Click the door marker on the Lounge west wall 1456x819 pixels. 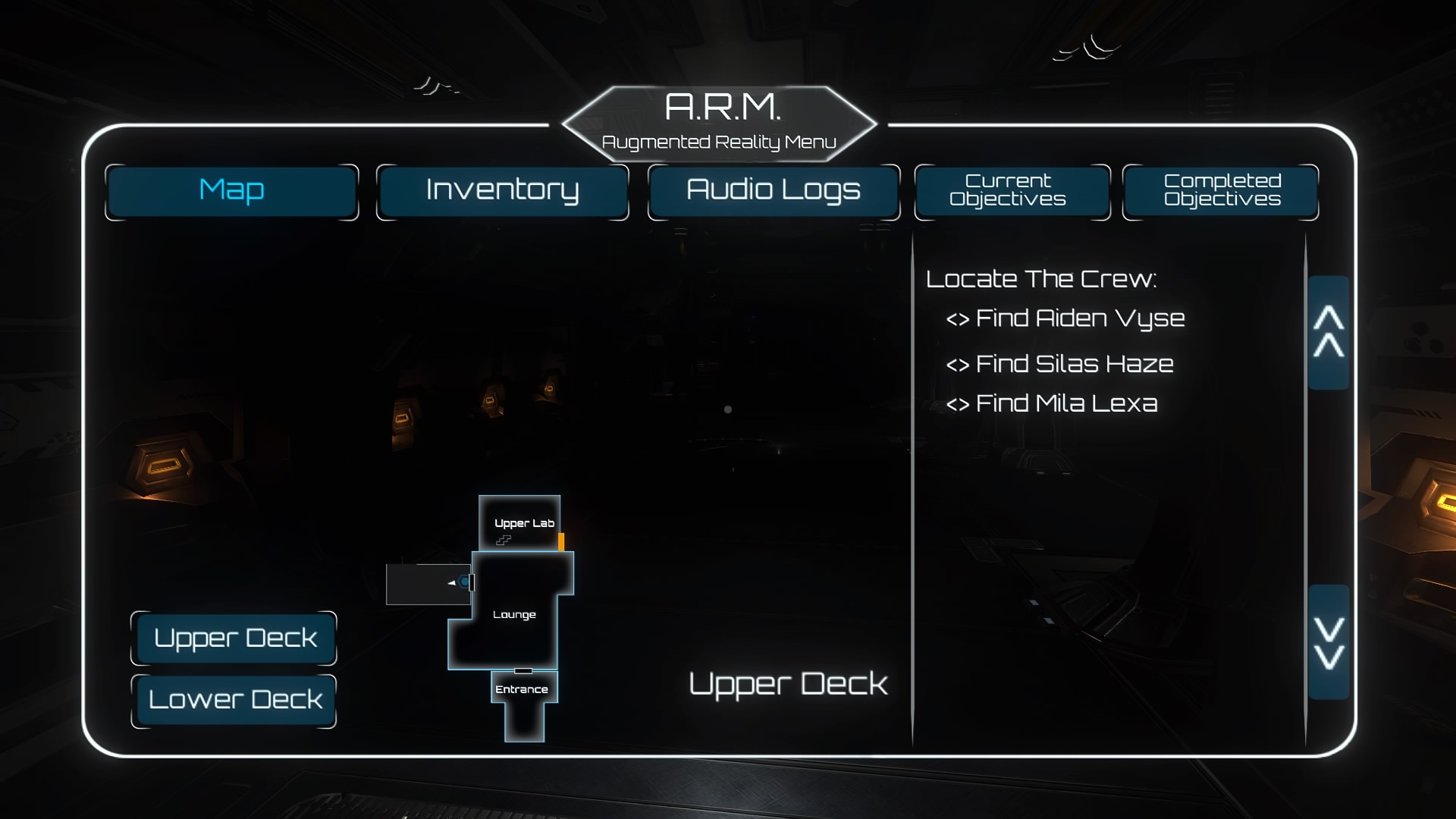(x=472, y=582)
